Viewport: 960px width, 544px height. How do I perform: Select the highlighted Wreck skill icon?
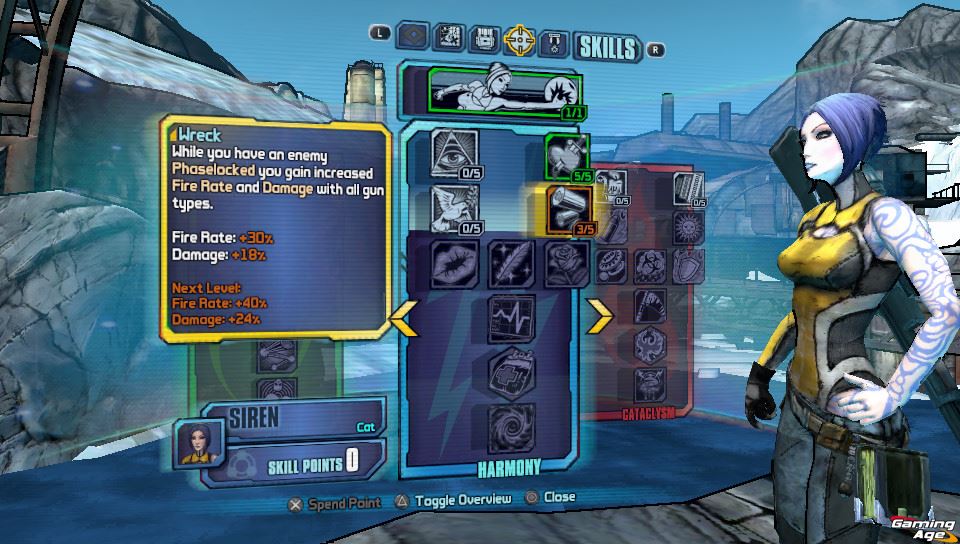[x=567, y=208]
